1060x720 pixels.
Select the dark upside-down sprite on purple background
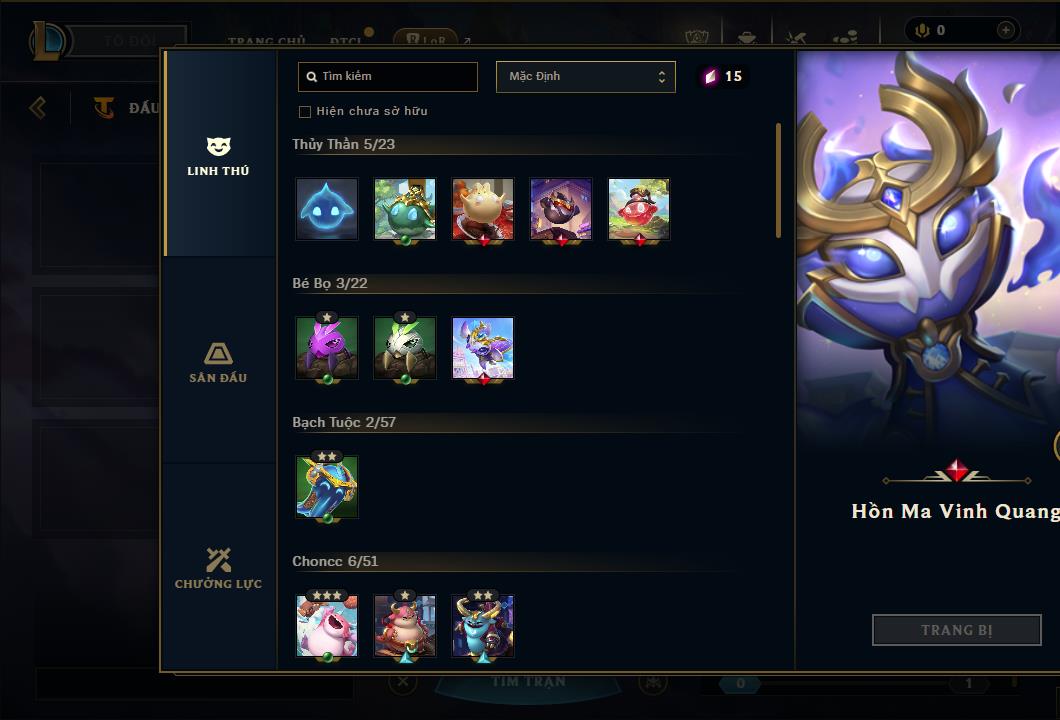(561, 209)
